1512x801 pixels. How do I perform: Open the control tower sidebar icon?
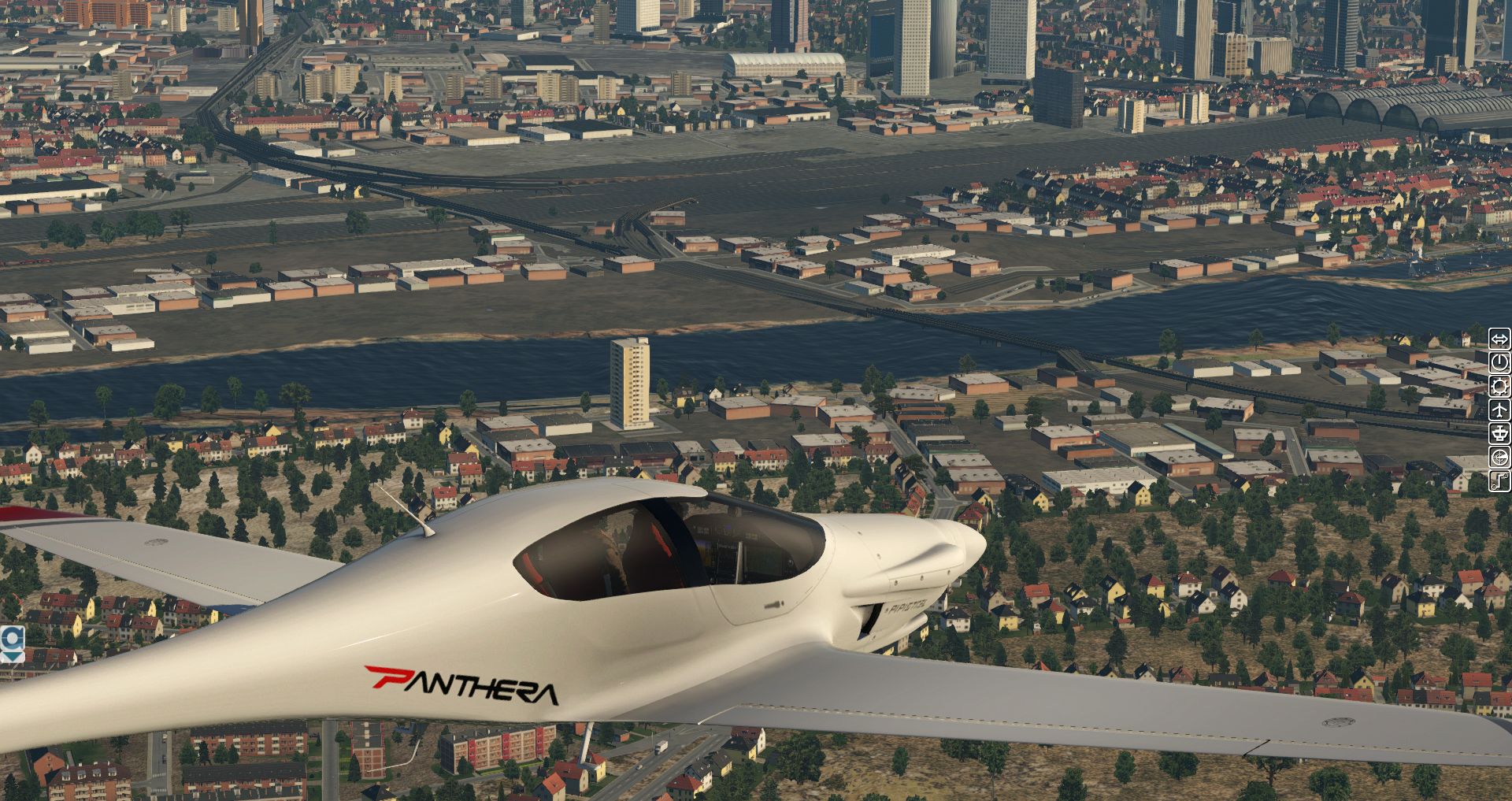(1499, 433)
